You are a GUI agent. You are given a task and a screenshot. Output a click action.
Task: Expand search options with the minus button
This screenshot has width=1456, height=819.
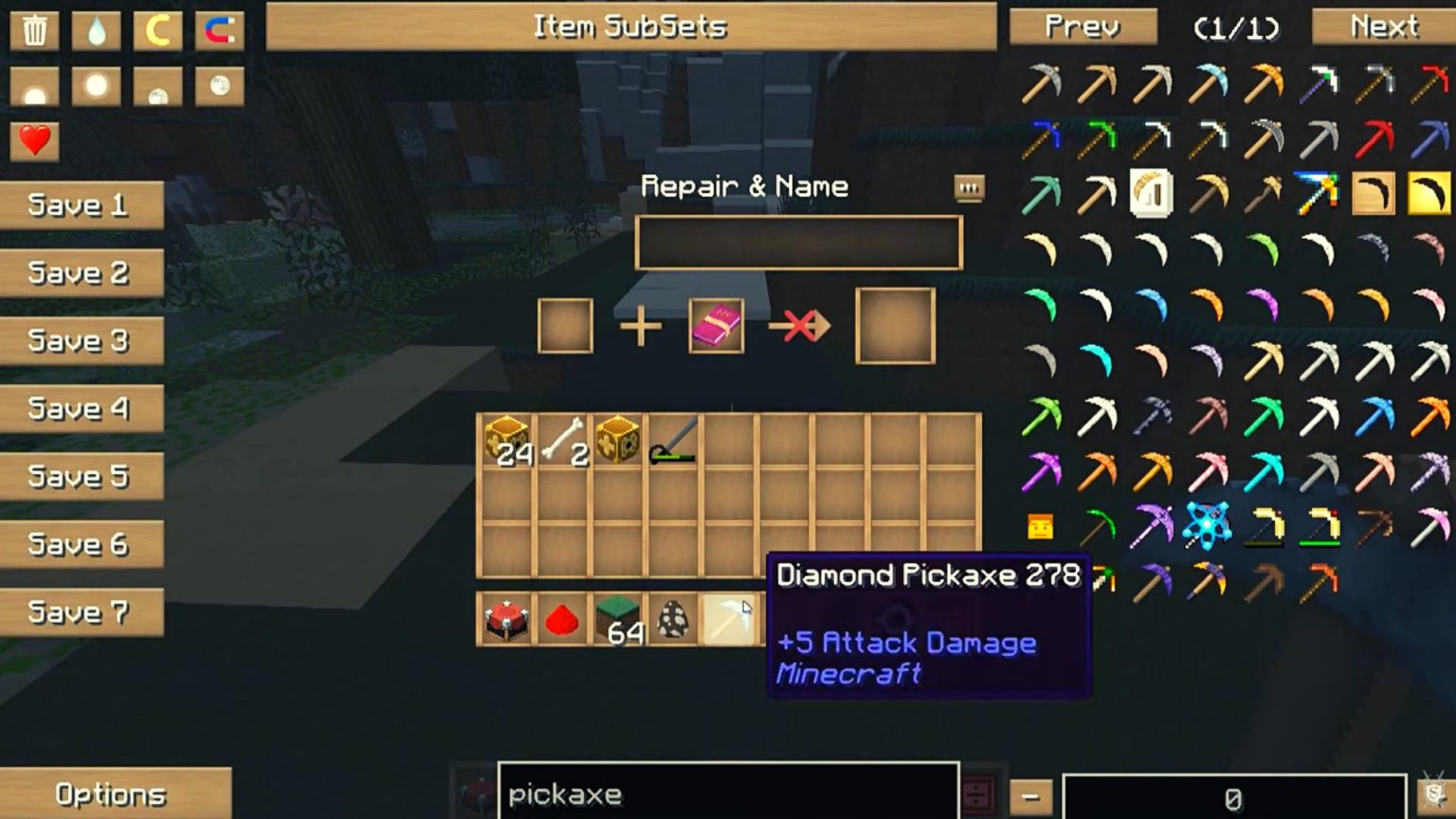point(1029,794)
